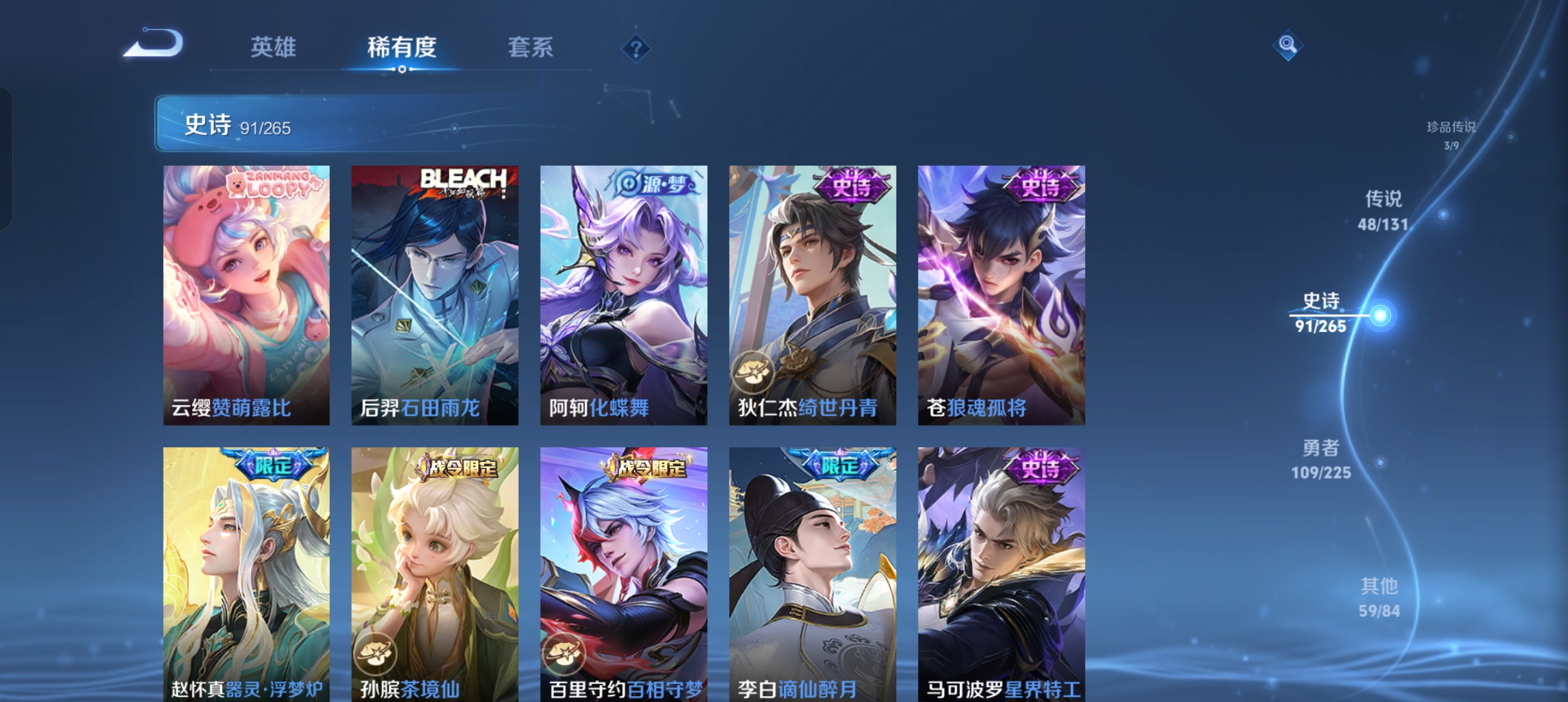Jump to 勇者 rarity section
Screen dimensions: 1568x702
tap(1321, 459)
